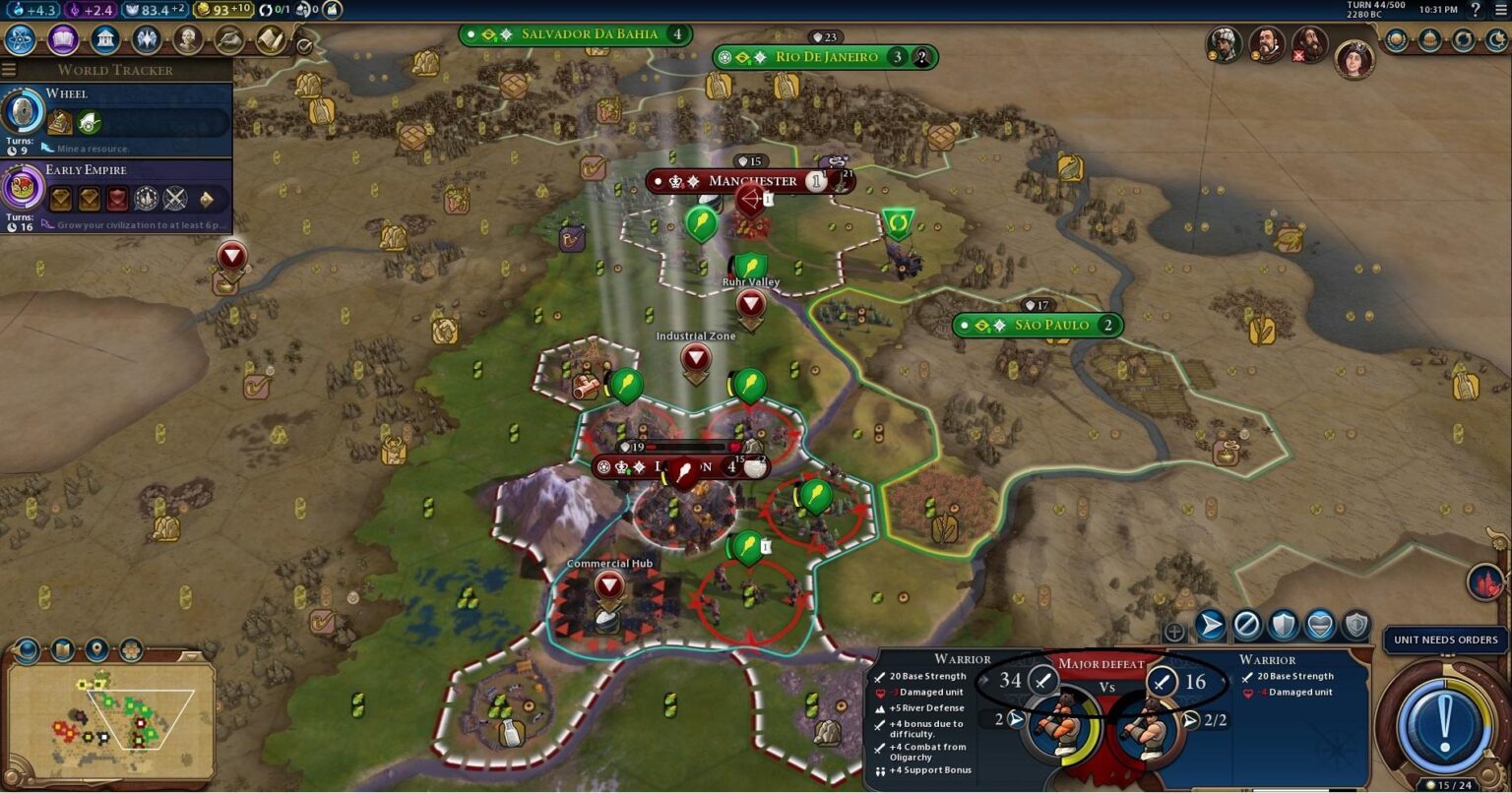Open the World Tracker options menu
This screenshot has width=1512, height=793.
9,69
